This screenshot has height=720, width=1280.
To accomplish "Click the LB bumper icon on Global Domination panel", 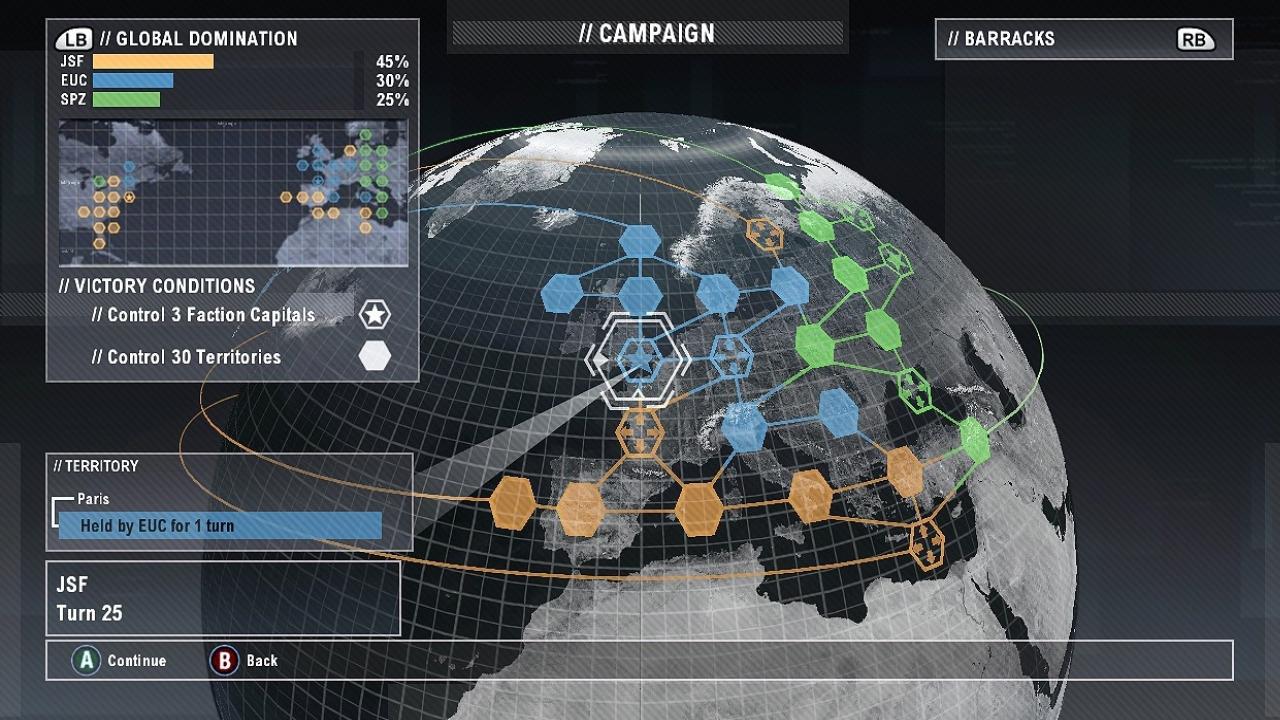I will point(71,38).
